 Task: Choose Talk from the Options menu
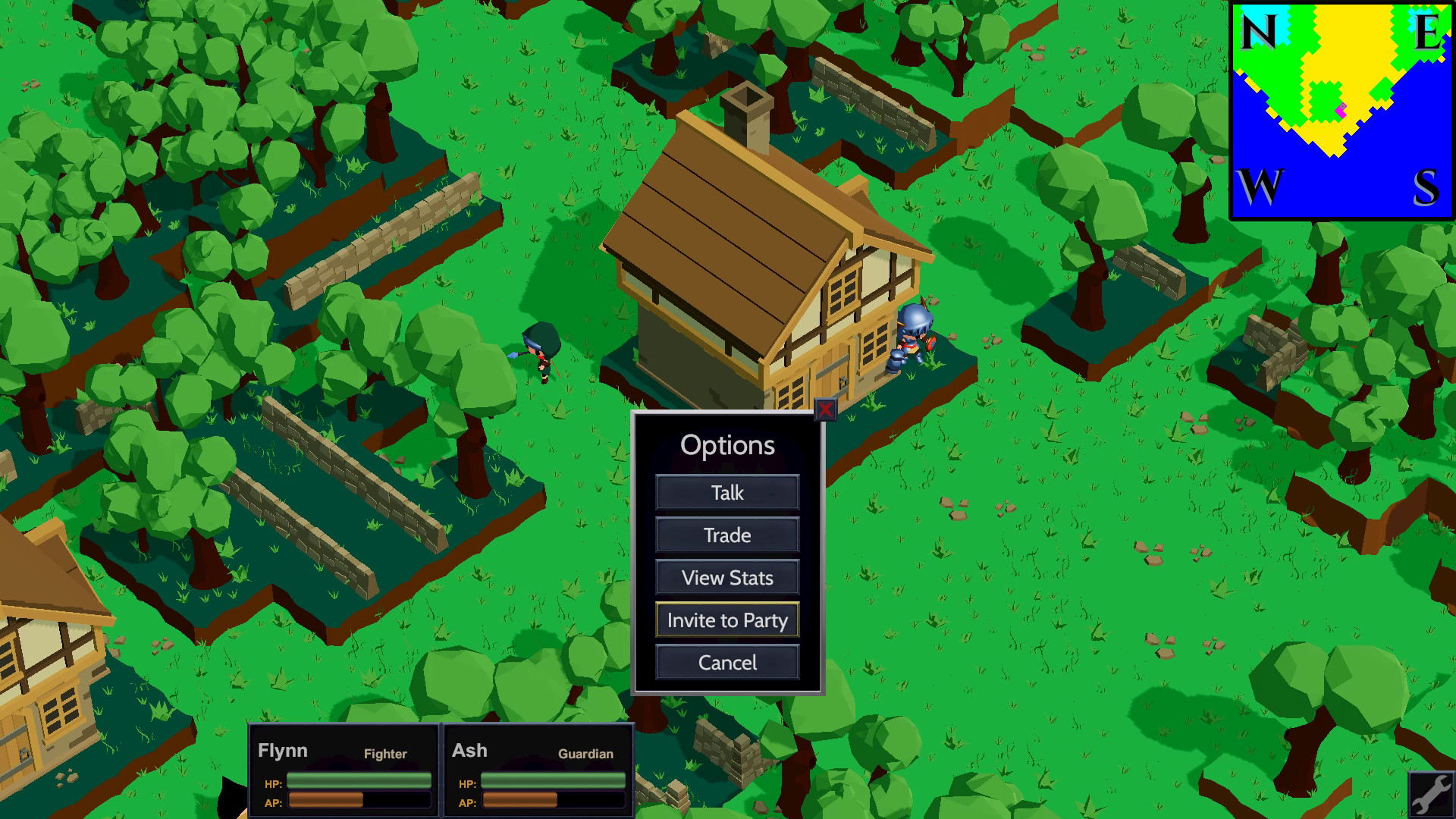click(x=726, y=493)
